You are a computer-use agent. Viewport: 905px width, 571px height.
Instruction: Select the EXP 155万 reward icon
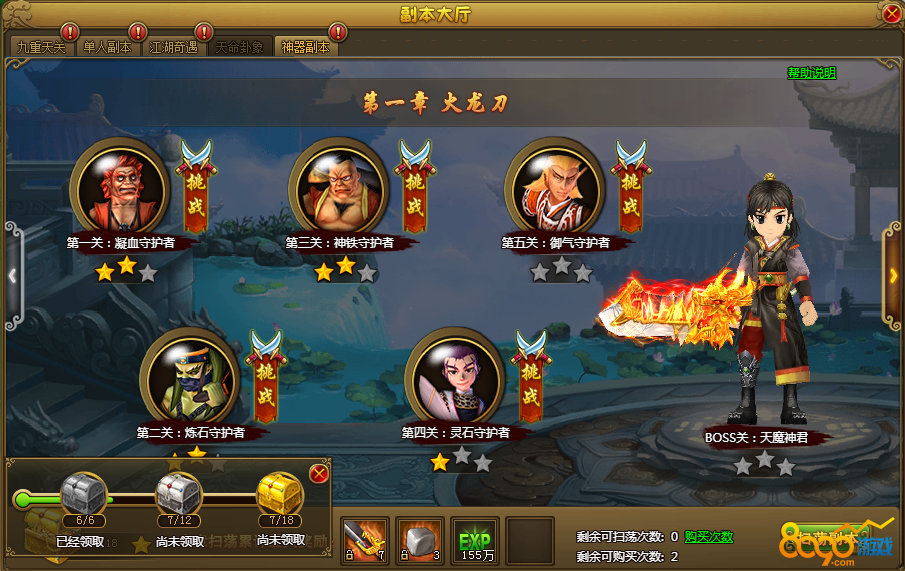[x=474, y=540]
